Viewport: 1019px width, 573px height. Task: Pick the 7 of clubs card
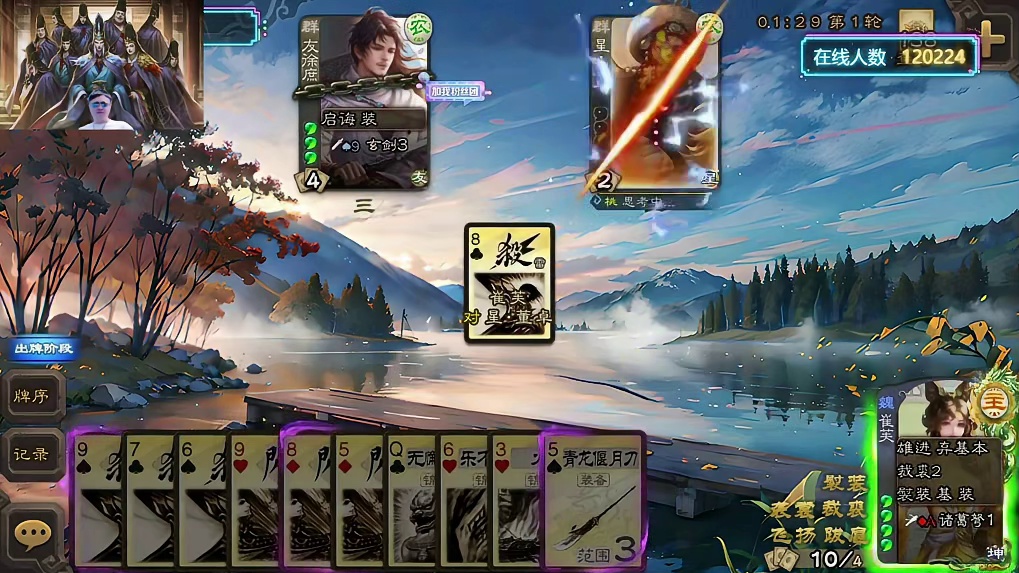pyautogui.click(x=150, y=500)
